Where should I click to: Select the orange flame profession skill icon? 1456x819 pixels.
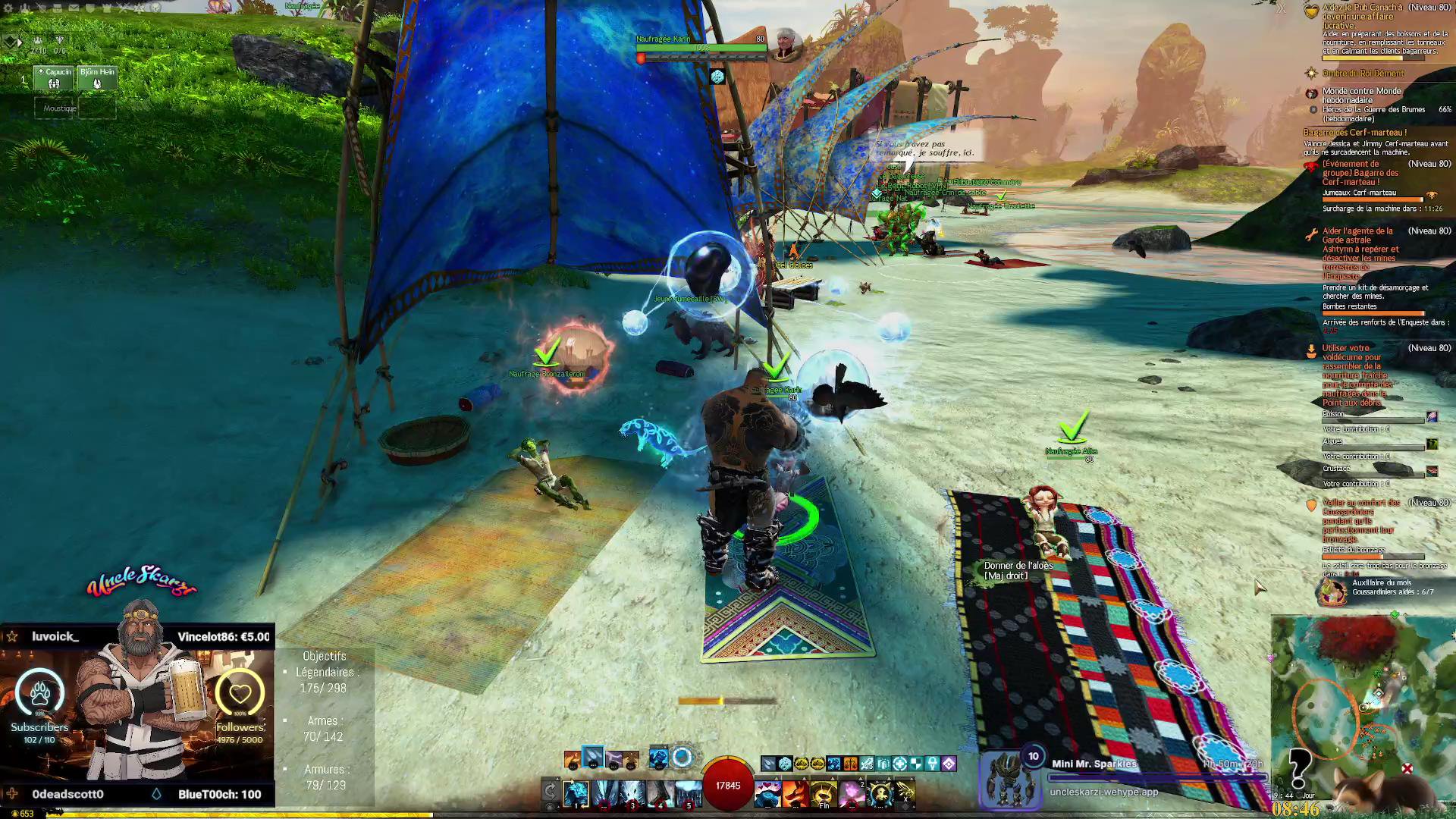pos(573,759)
